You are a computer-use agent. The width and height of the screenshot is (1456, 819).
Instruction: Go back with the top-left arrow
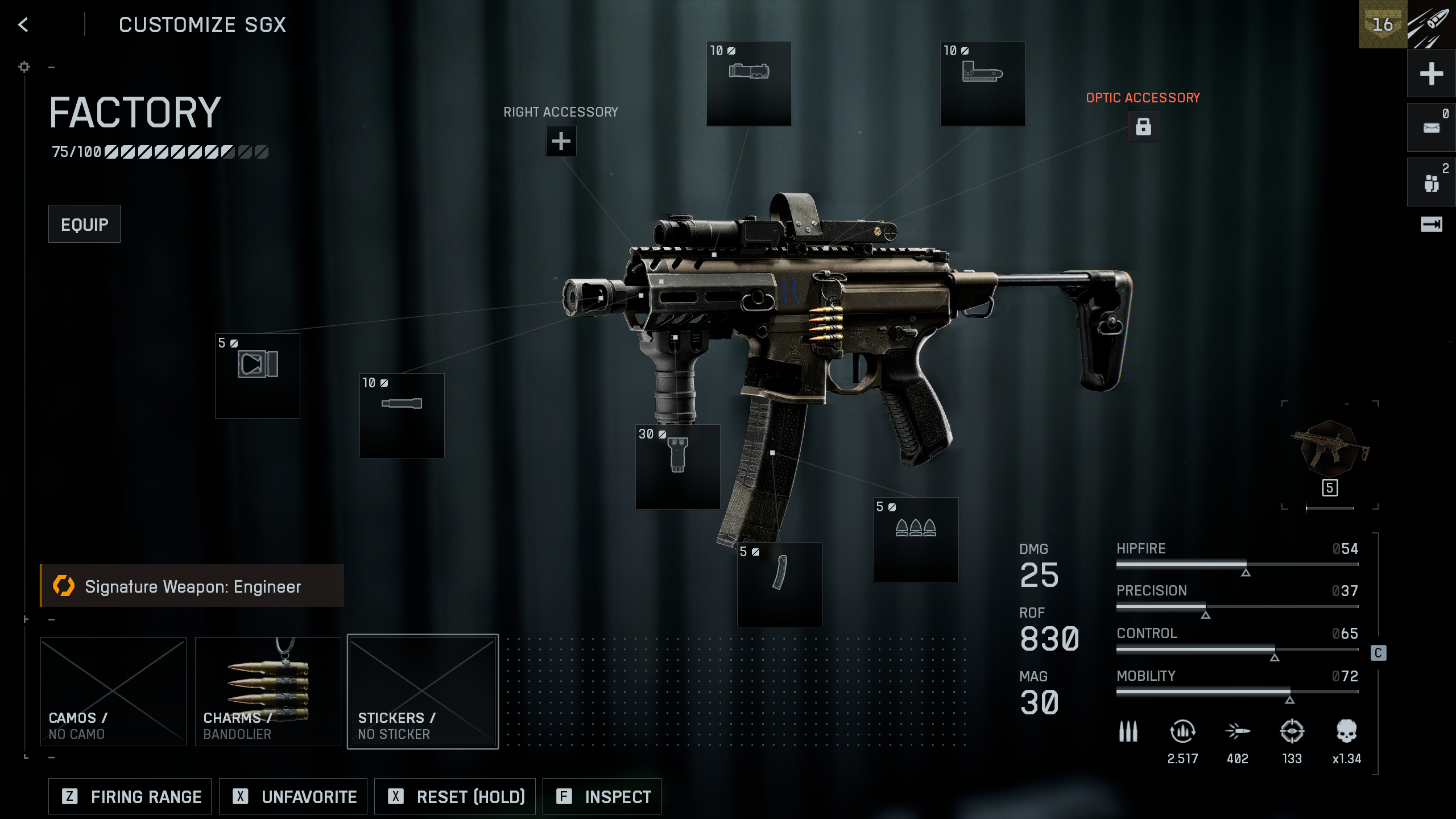[23, 24]
